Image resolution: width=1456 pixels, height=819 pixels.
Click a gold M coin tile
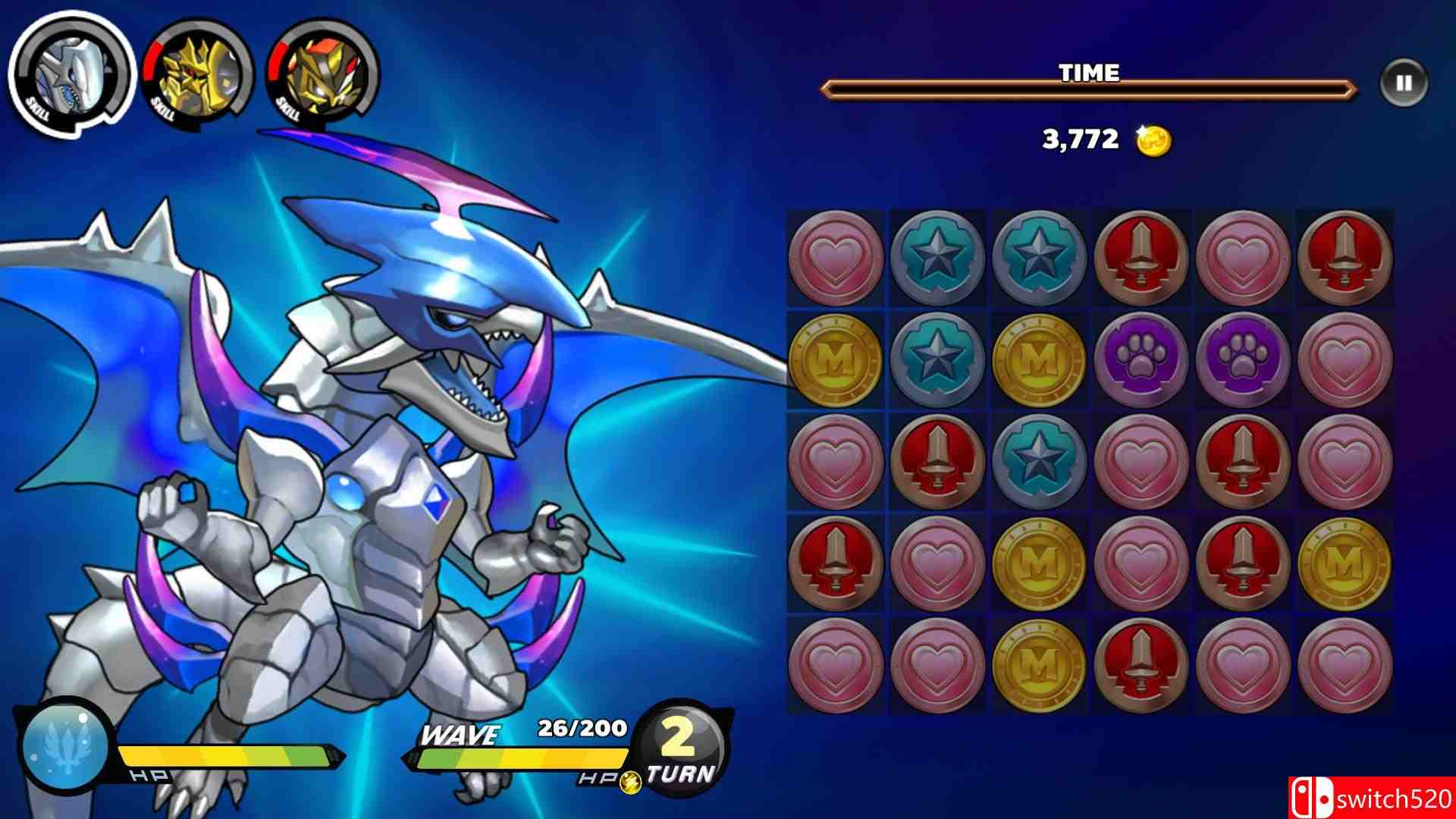[834, 360]
